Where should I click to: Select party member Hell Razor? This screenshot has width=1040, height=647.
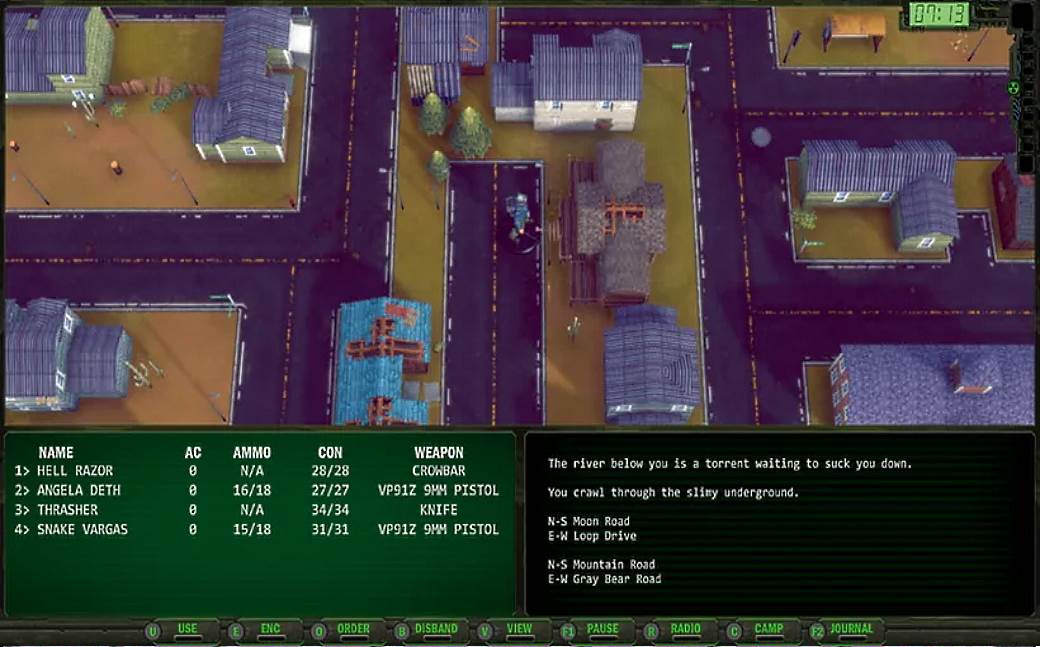tap(75, 471)
